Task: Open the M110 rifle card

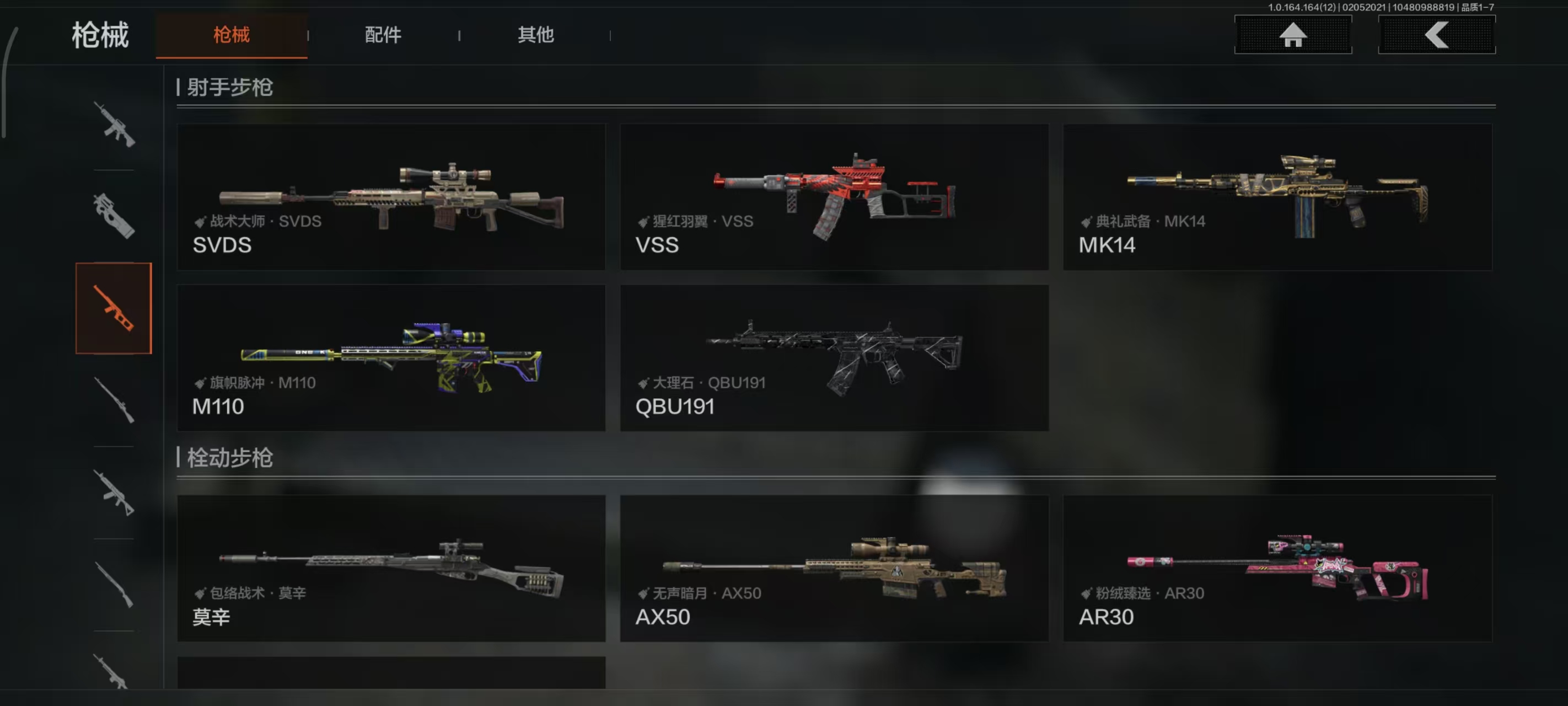Action: (391, 357)
